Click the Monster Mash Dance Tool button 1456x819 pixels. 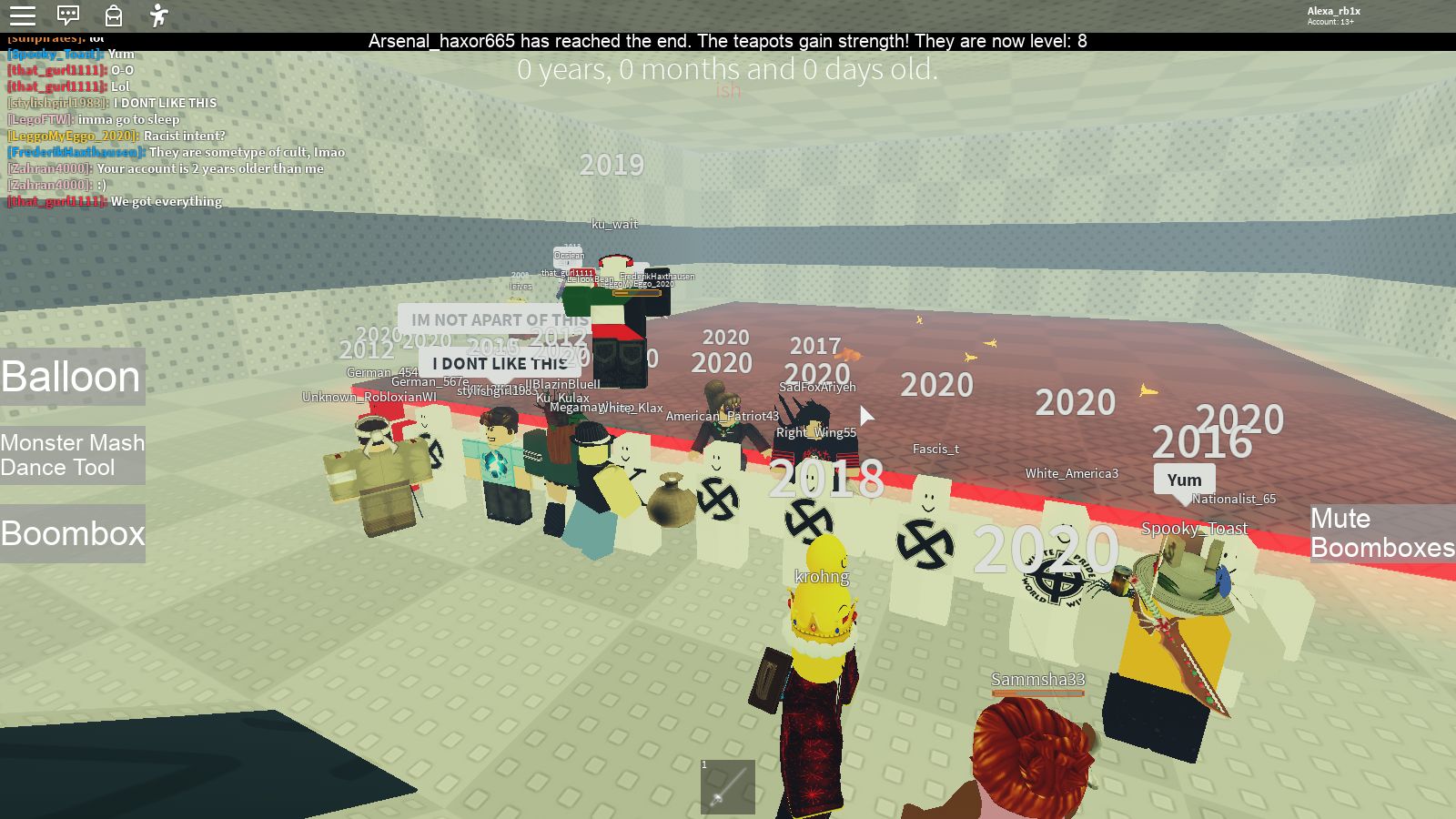tap(72, 455)
